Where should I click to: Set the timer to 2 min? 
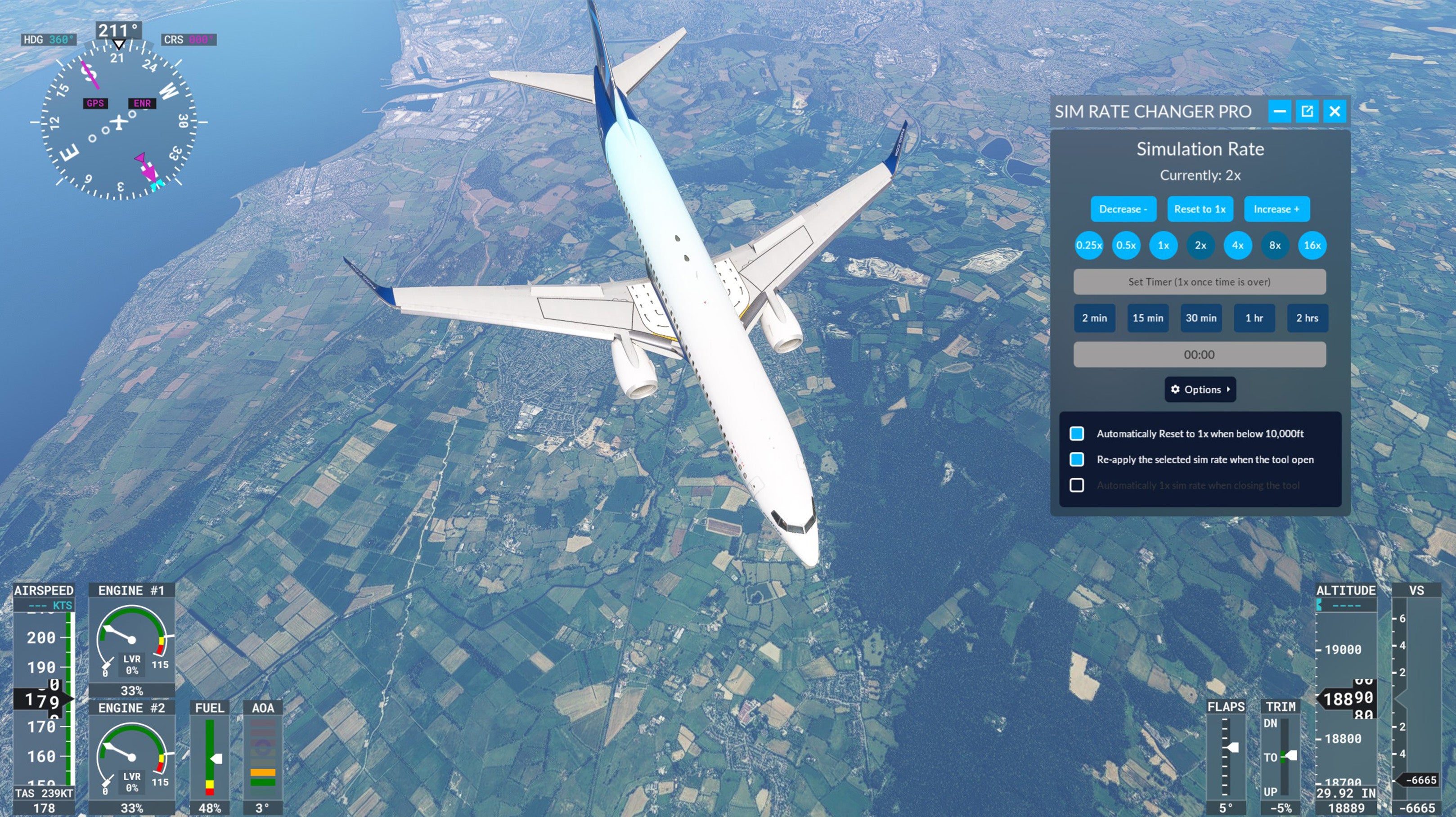pyautogui.click(x=1094, y=318)
